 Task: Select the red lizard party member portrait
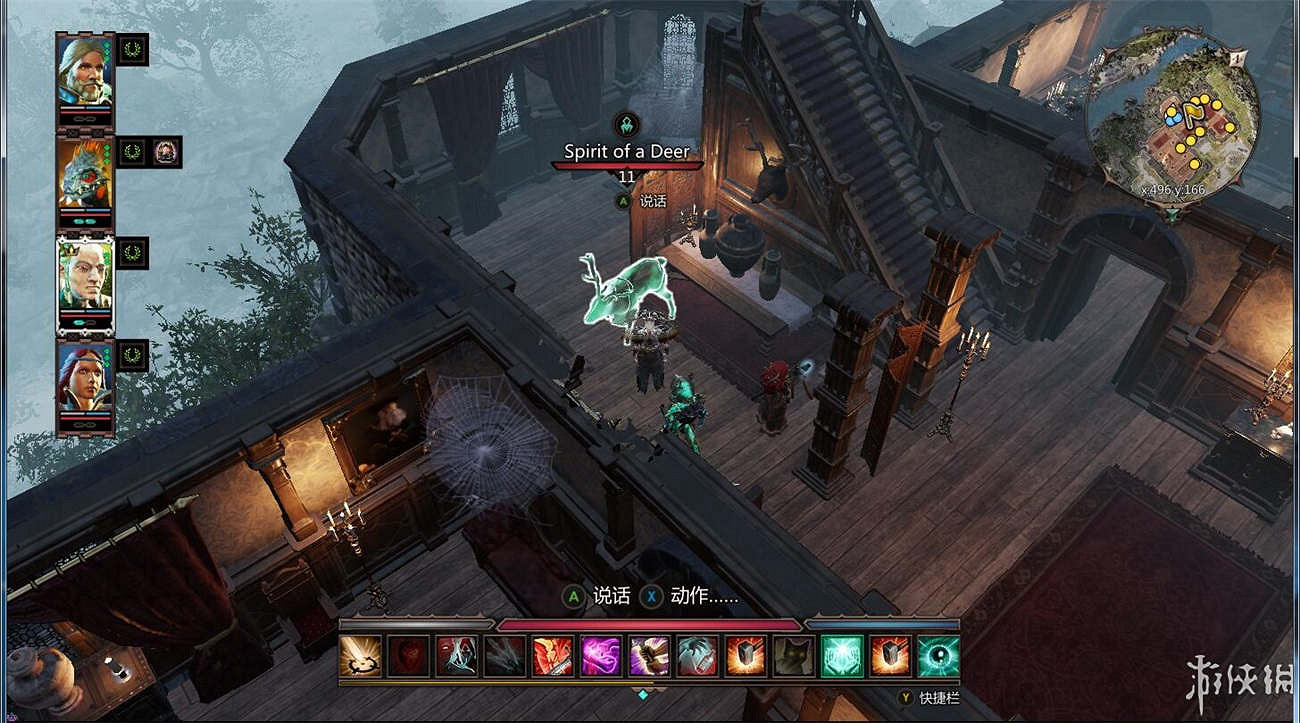(85, 170)
